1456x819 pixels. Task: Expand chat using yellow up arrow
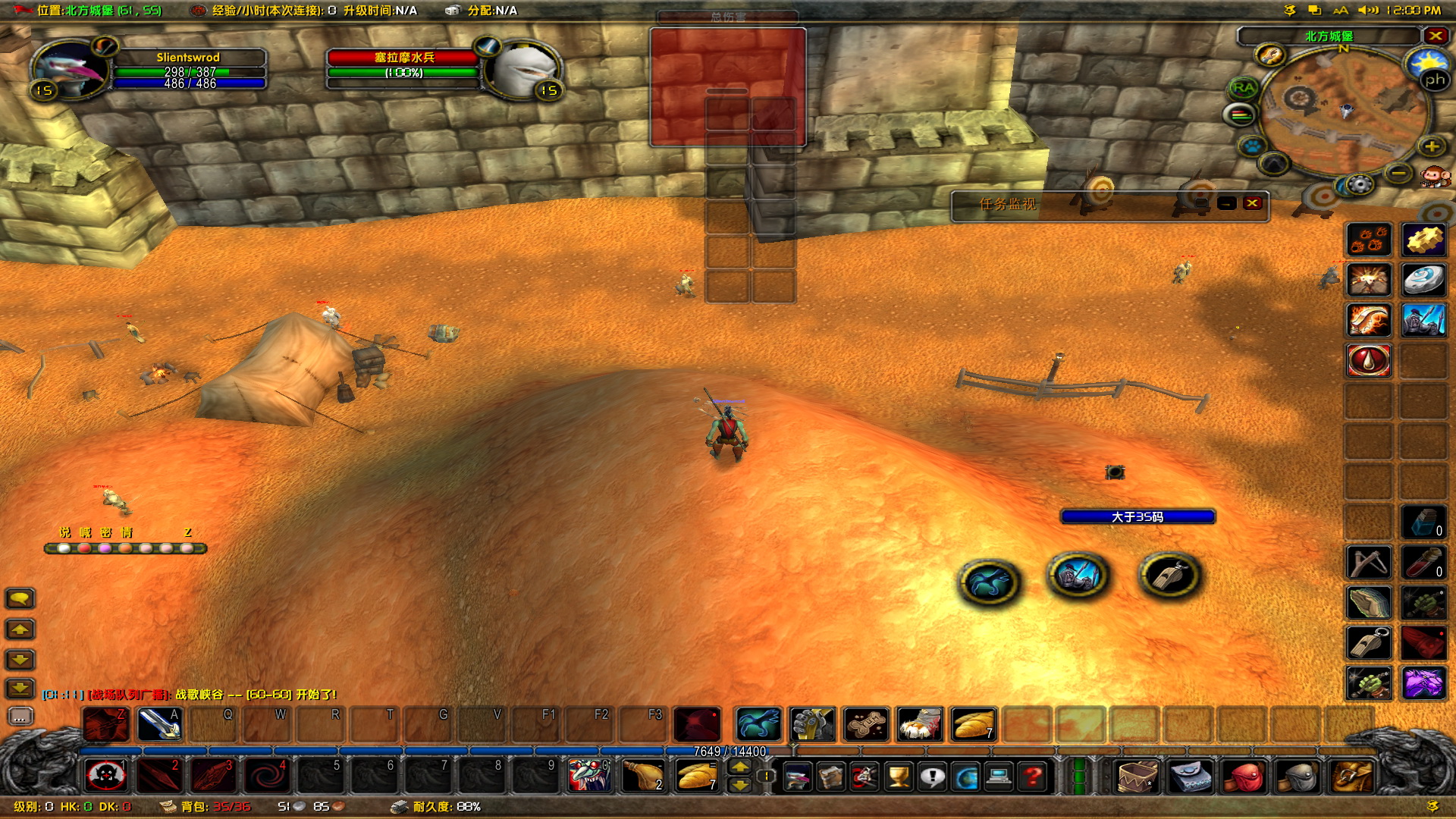pyautogui.click(x=20, y=629)
